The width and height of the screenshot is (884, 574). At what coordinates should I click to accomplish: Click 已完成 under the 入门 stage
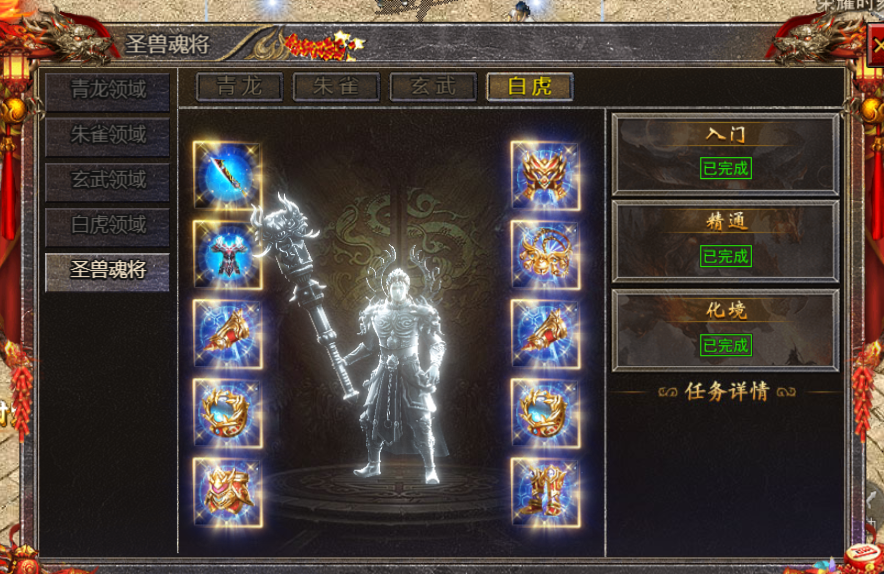725,168
